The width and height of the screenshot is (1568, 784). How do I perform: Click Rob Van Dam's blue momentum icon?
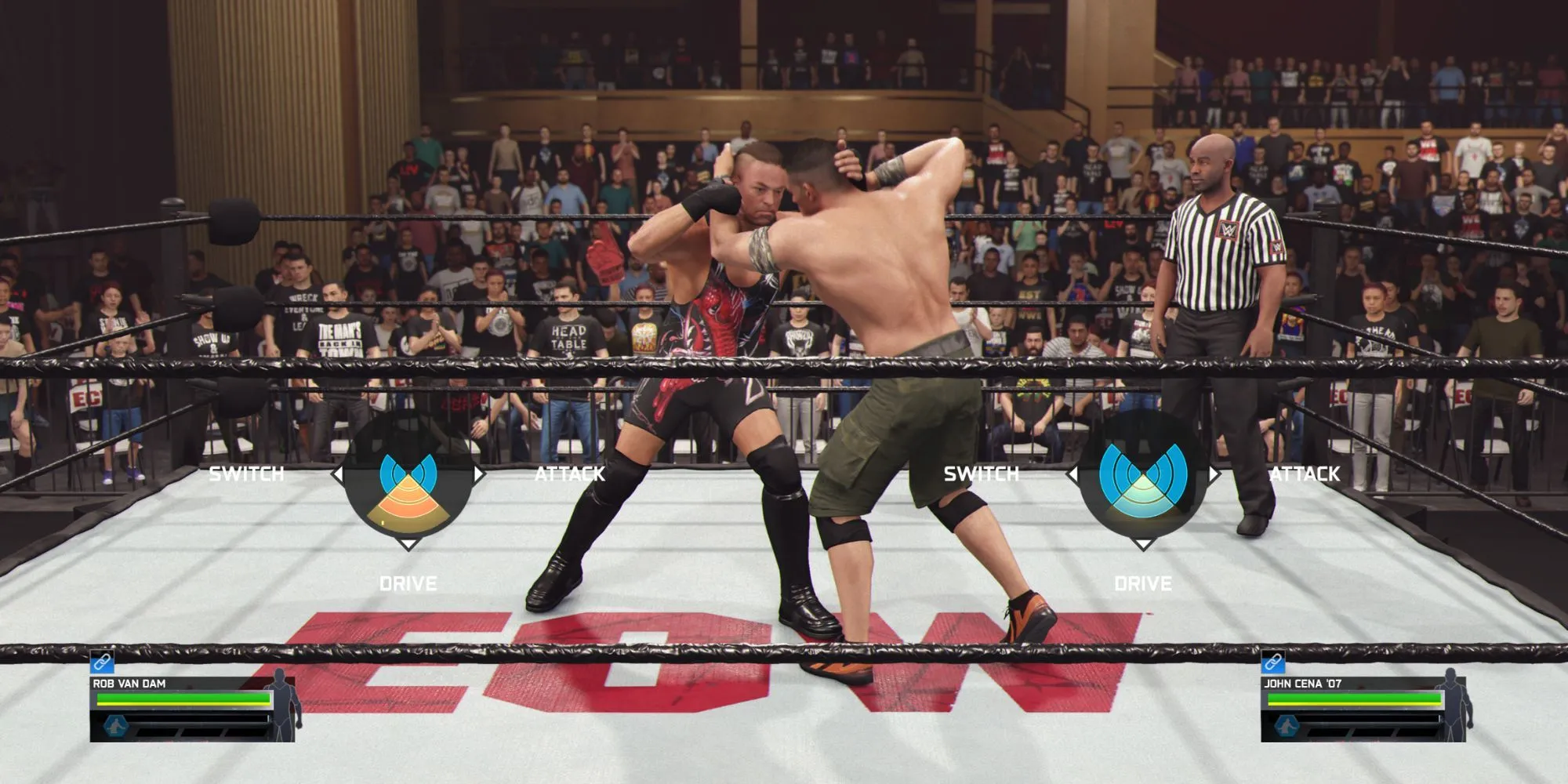116,726
